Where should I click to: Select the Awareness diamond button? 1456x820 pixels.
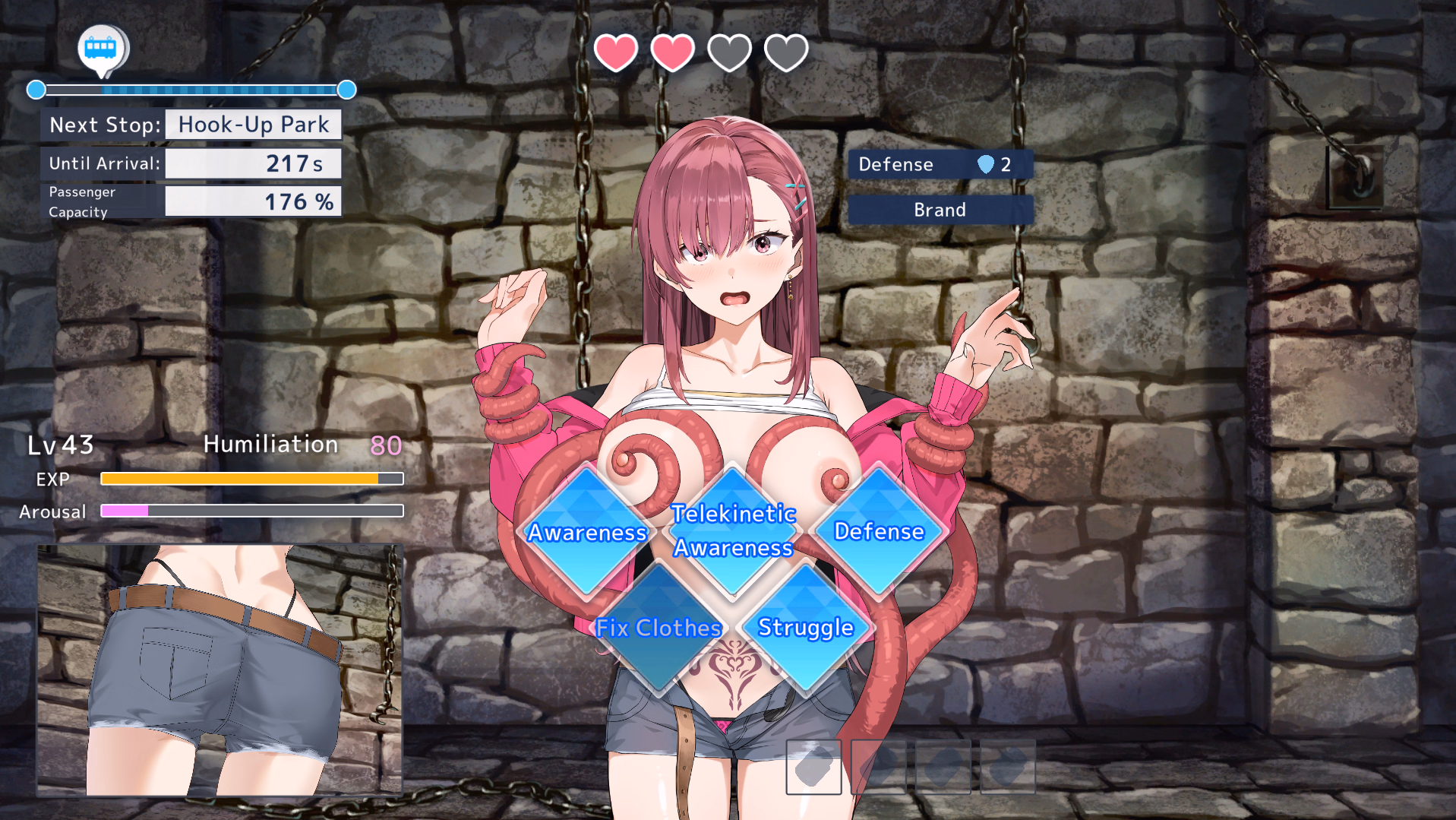pyautogui.click(x=586, y=532)
